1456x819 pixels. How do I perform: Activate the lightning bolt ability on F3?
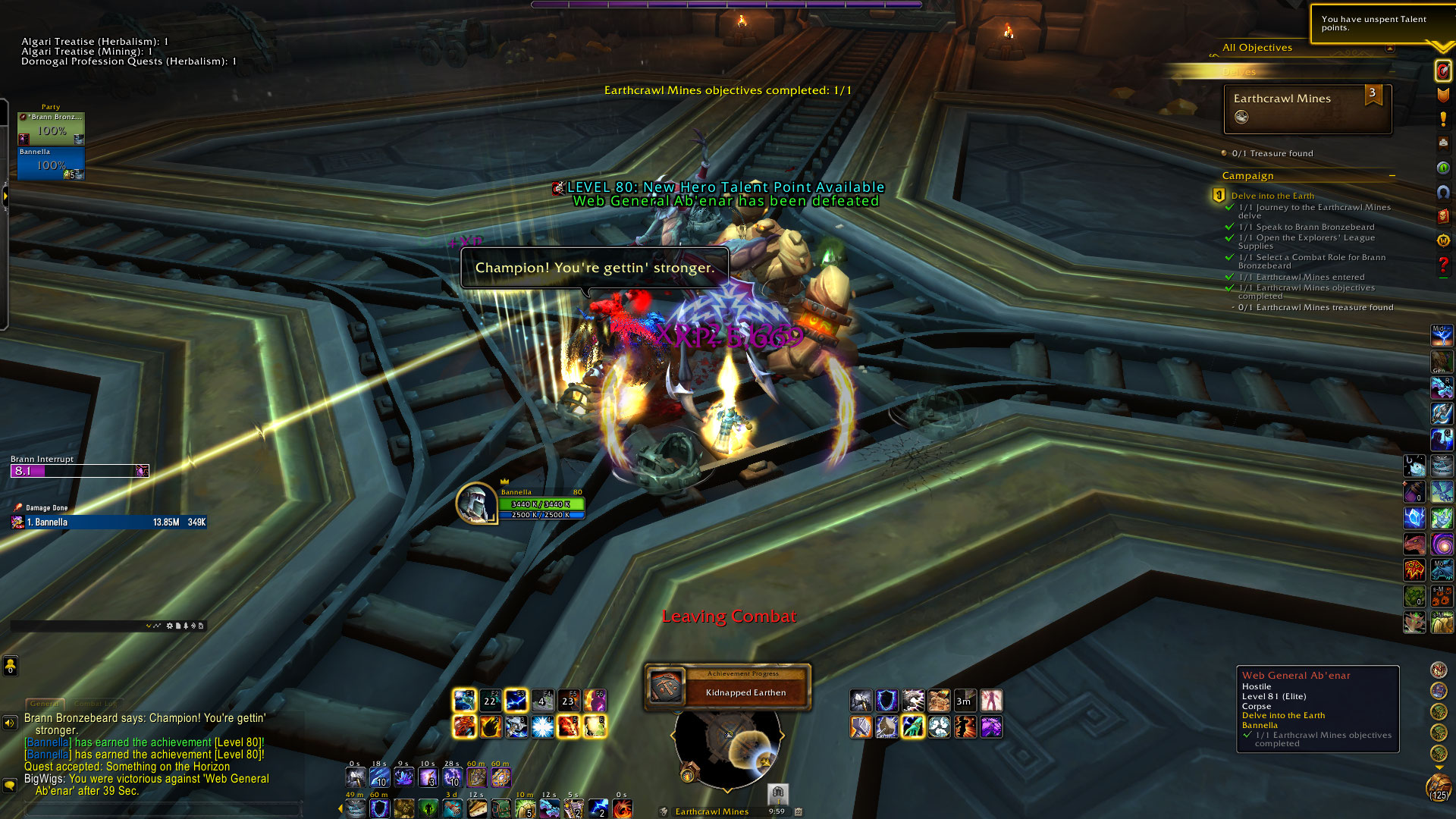[x=516, y=700]
